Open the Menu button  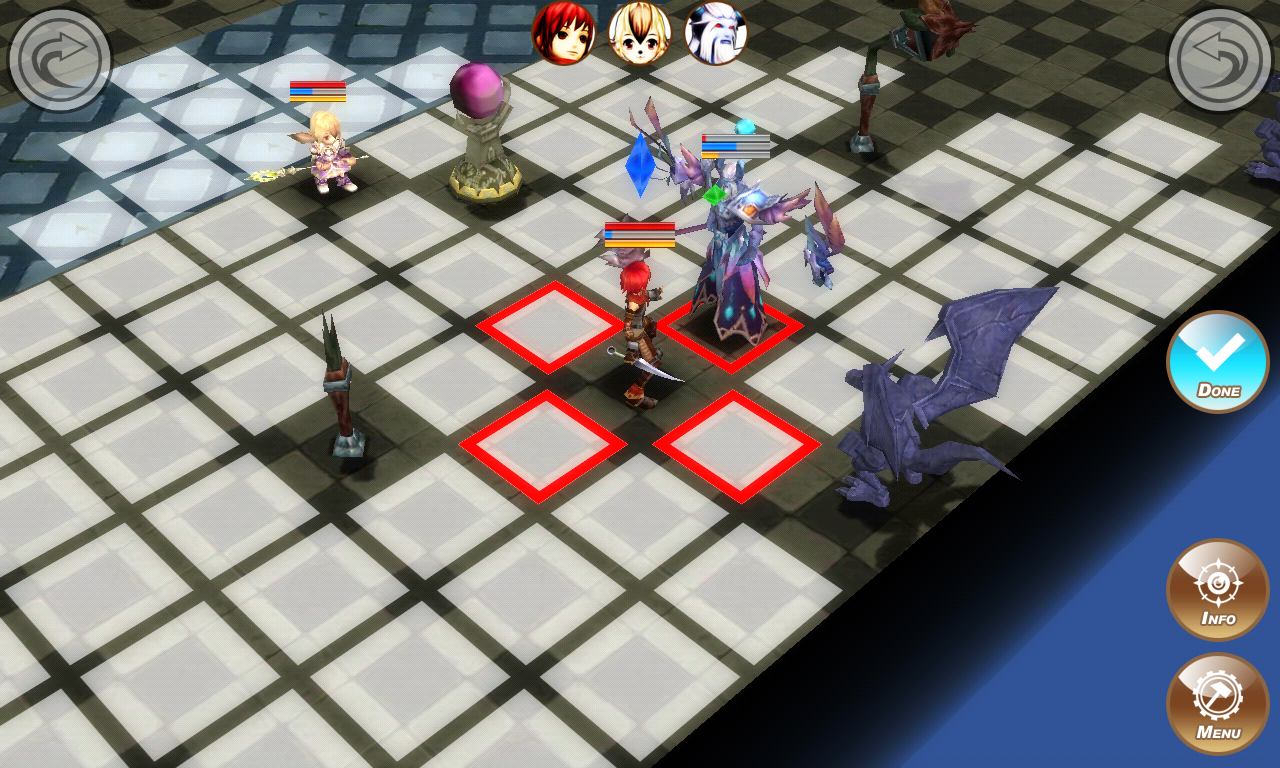pos(1217,703)
